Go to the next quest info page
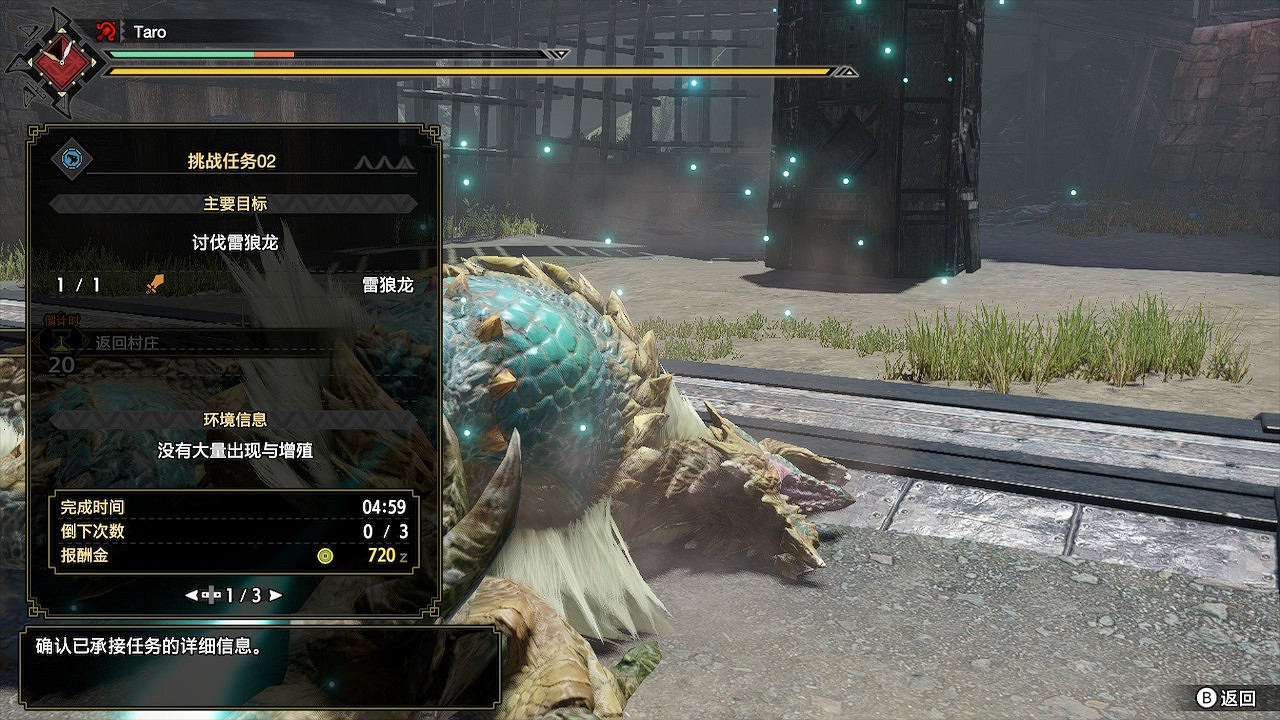The image size is (1280, 720). pos(276,595)
